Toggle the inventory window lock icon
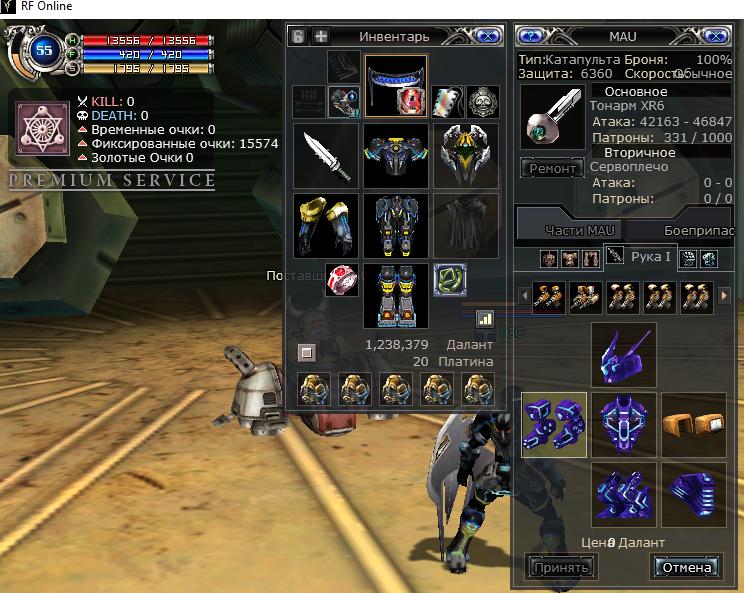Image resolution: width=744 pixels, height=593 pixels. coord(298,36)
